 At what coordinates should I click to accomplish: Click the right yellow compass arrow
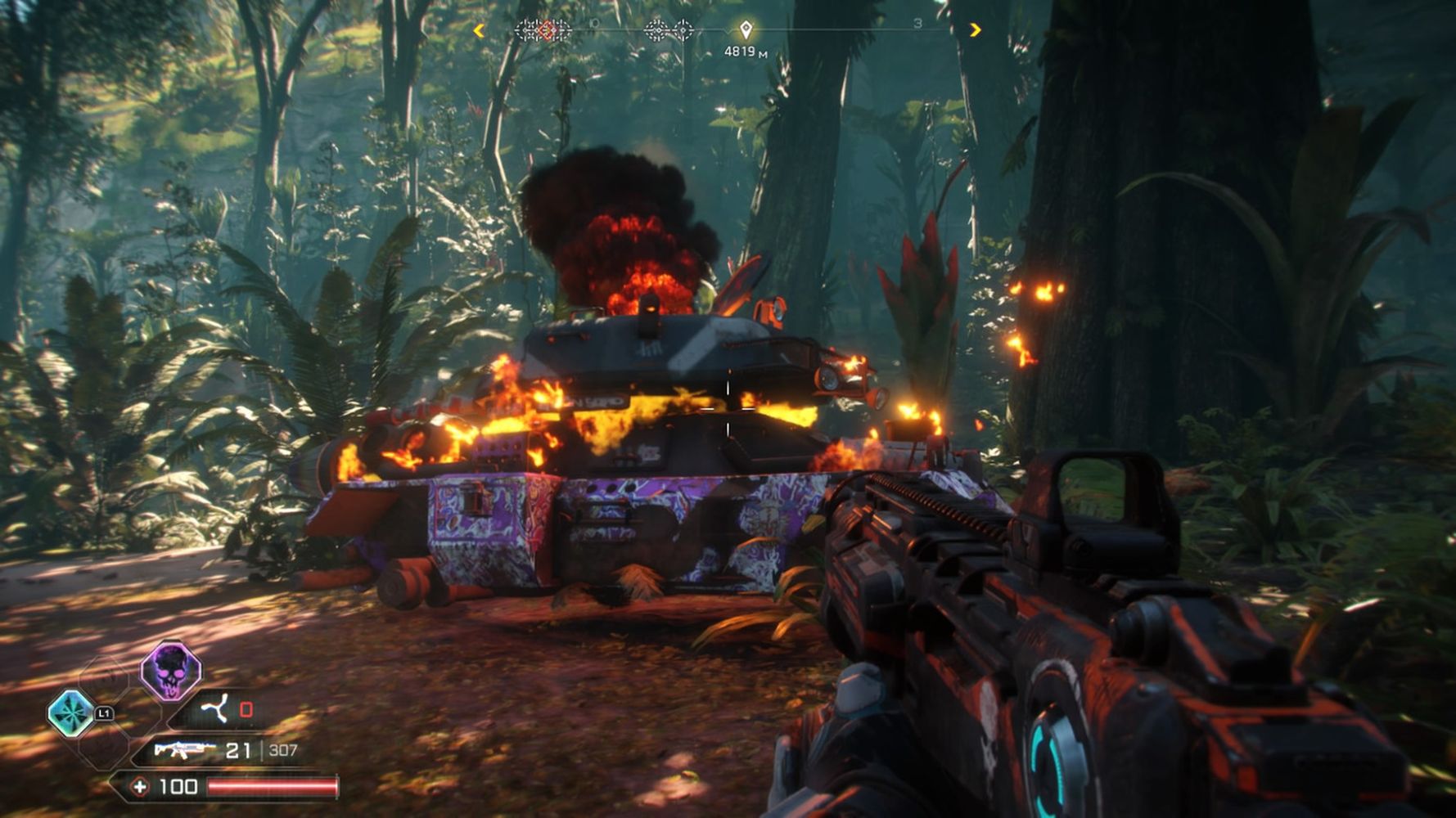[975, 30]
